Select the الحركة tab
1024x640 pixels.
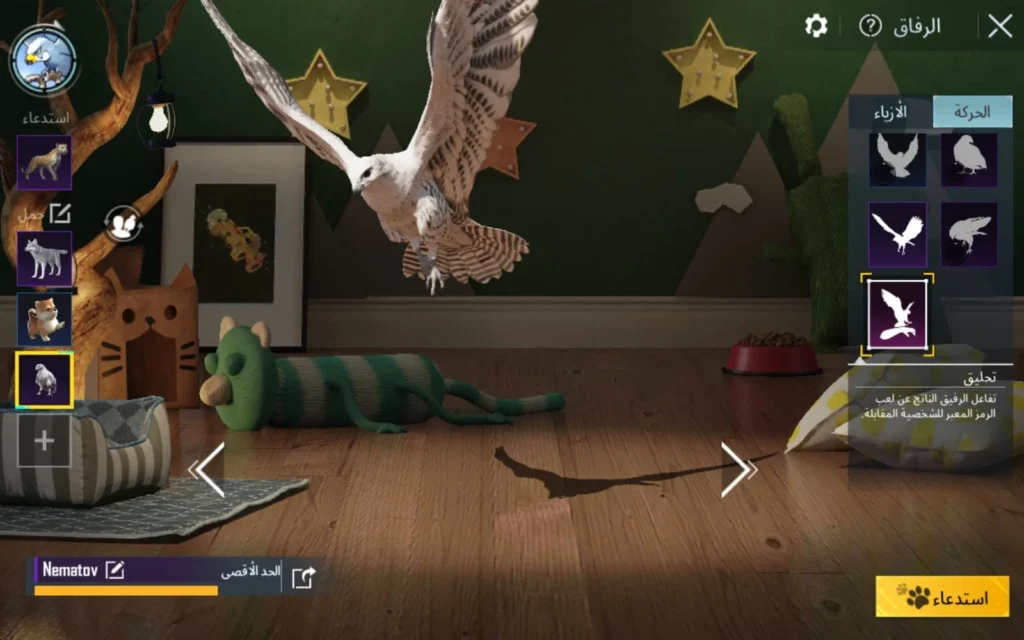[x=972, y=112]
